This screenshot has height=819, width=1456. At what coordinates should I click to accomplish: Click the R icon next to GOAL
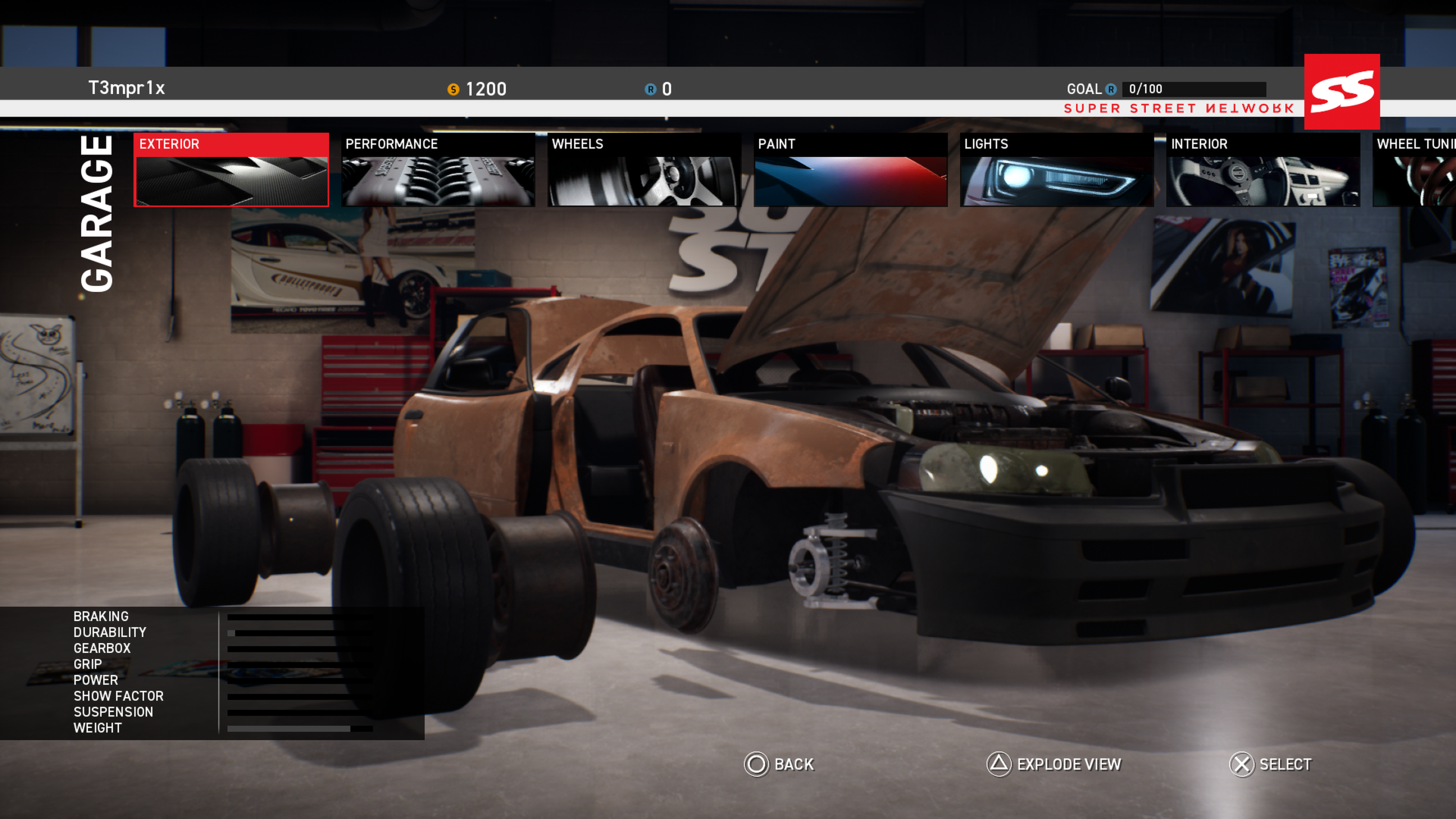click(x=1111, y=89)
